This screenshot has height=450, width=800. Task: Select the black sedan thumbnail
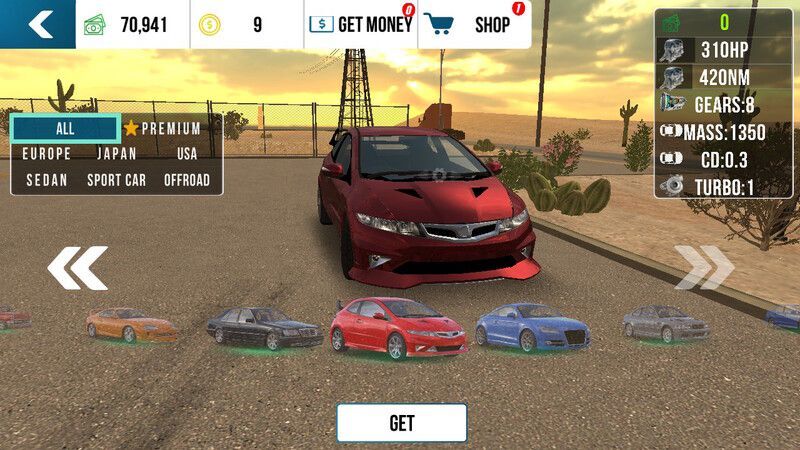tap(265, 328)
